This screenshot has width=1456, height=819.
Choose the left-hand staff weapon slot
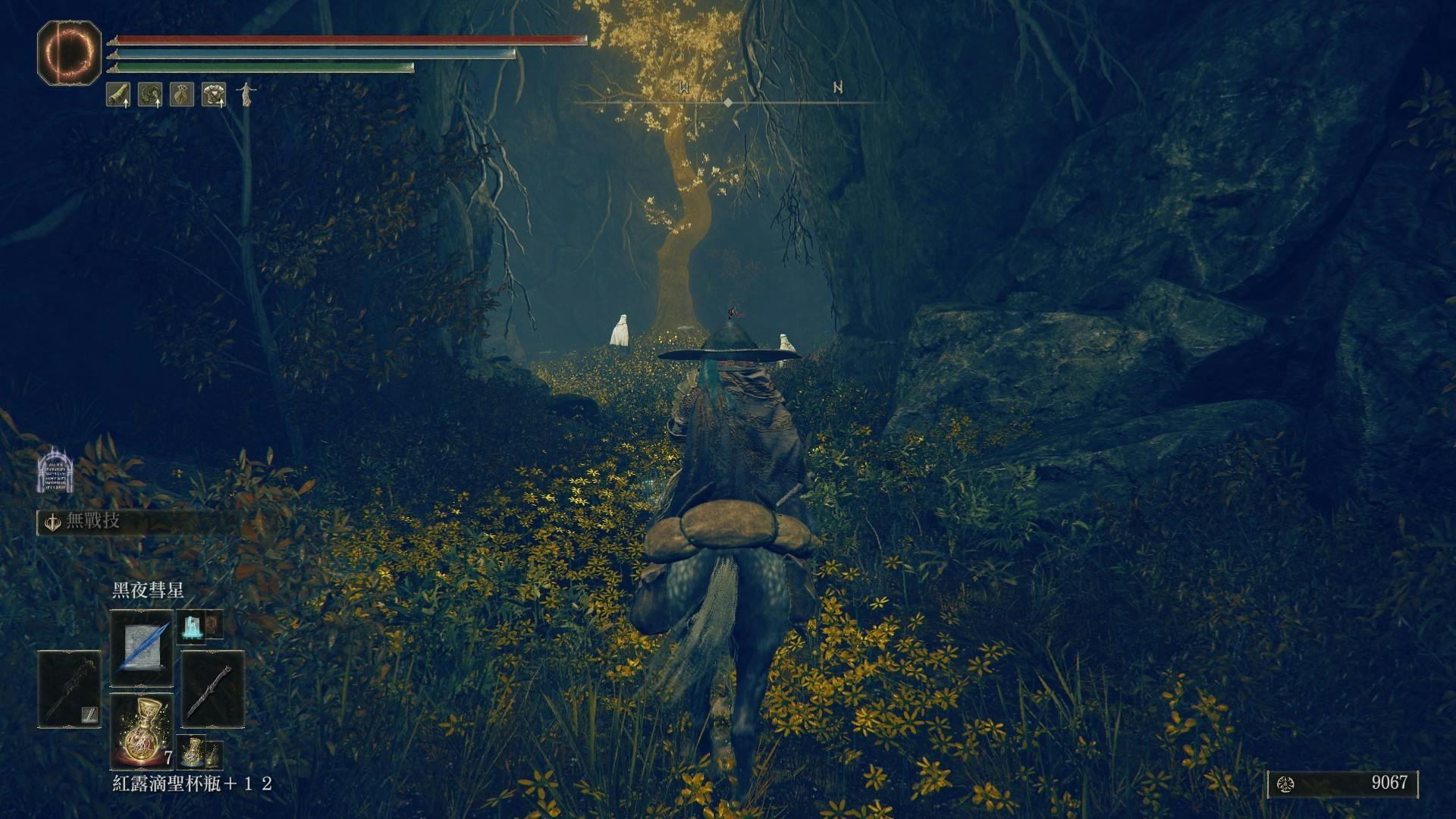[69, 687]
